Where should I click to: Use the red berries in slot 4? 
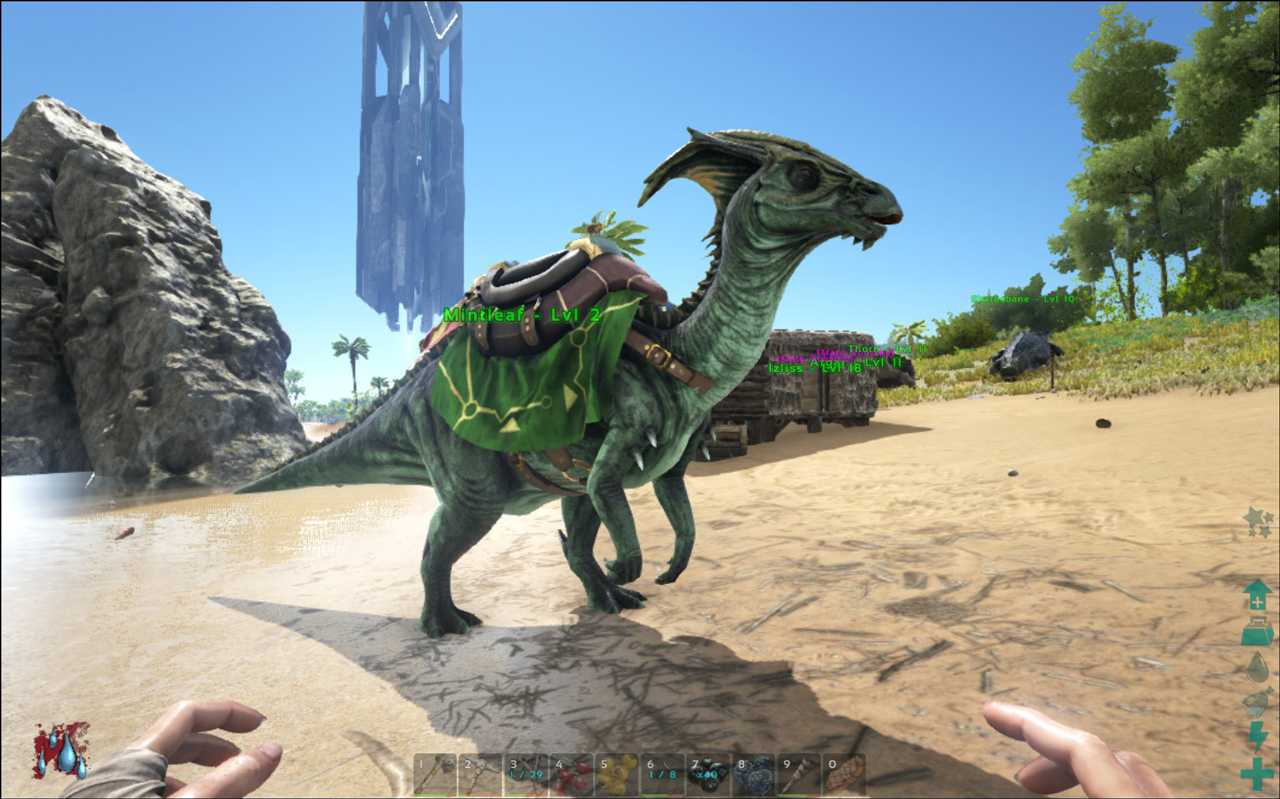(571, 774)
